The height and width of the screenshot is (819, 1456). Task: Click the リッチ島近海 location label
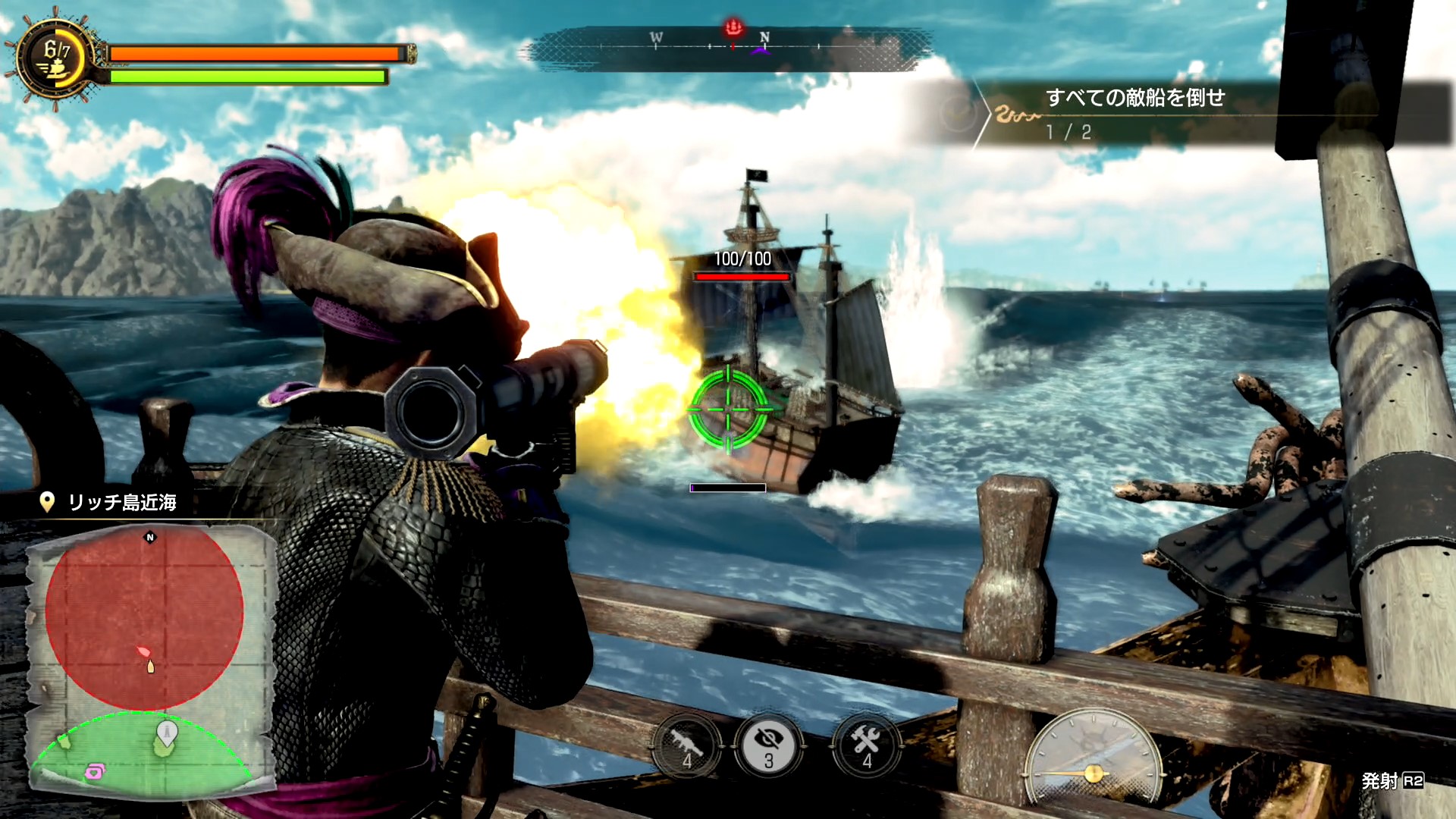121,502
